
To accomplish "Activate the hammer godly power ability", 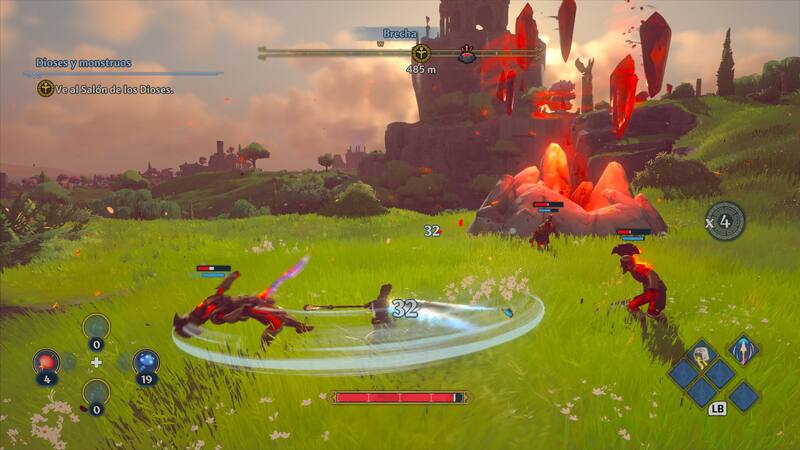I will (x=701, y=354).
